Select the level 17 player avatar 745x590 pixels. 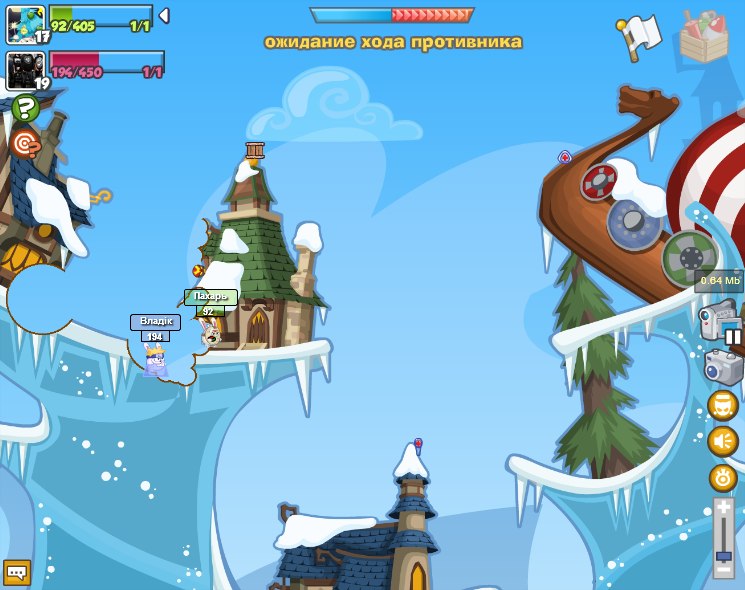tap(24, 24)
